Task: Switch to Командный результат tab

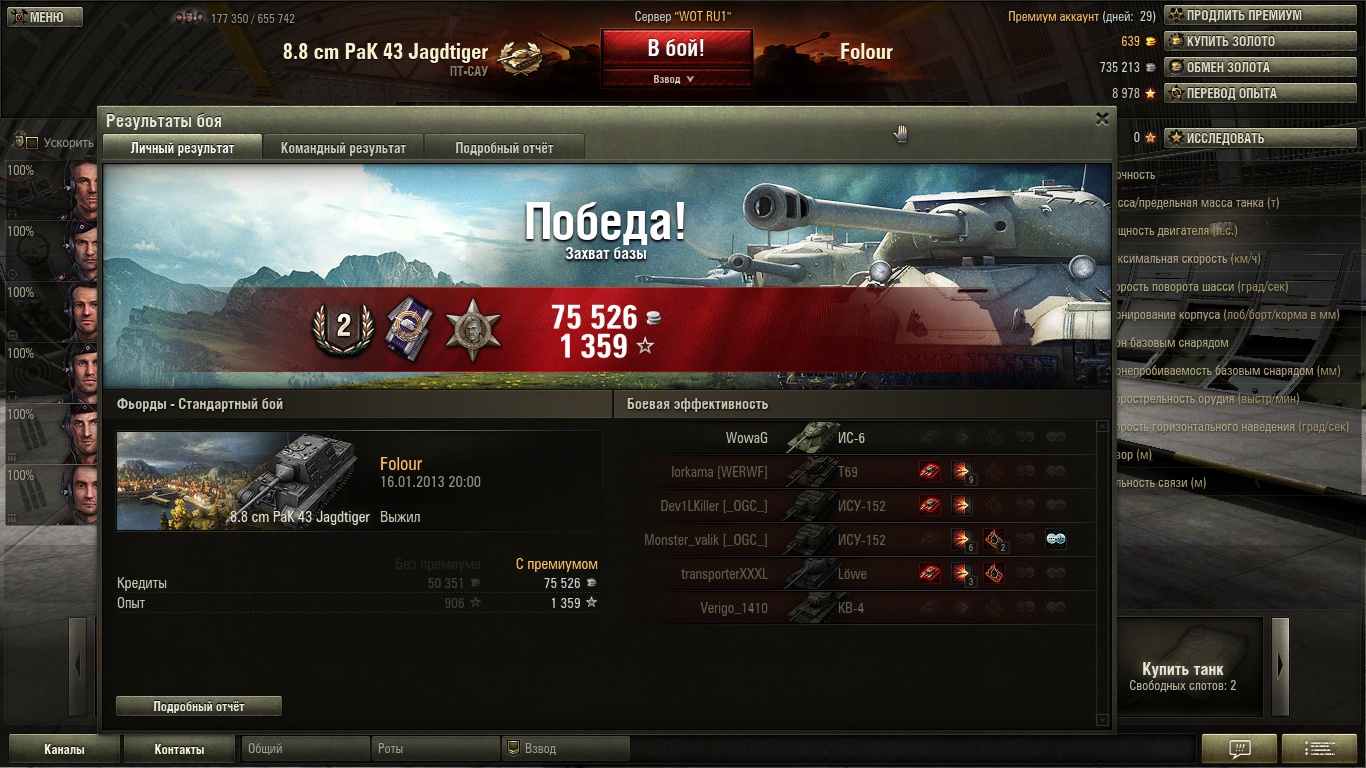Action: [343, 148]
